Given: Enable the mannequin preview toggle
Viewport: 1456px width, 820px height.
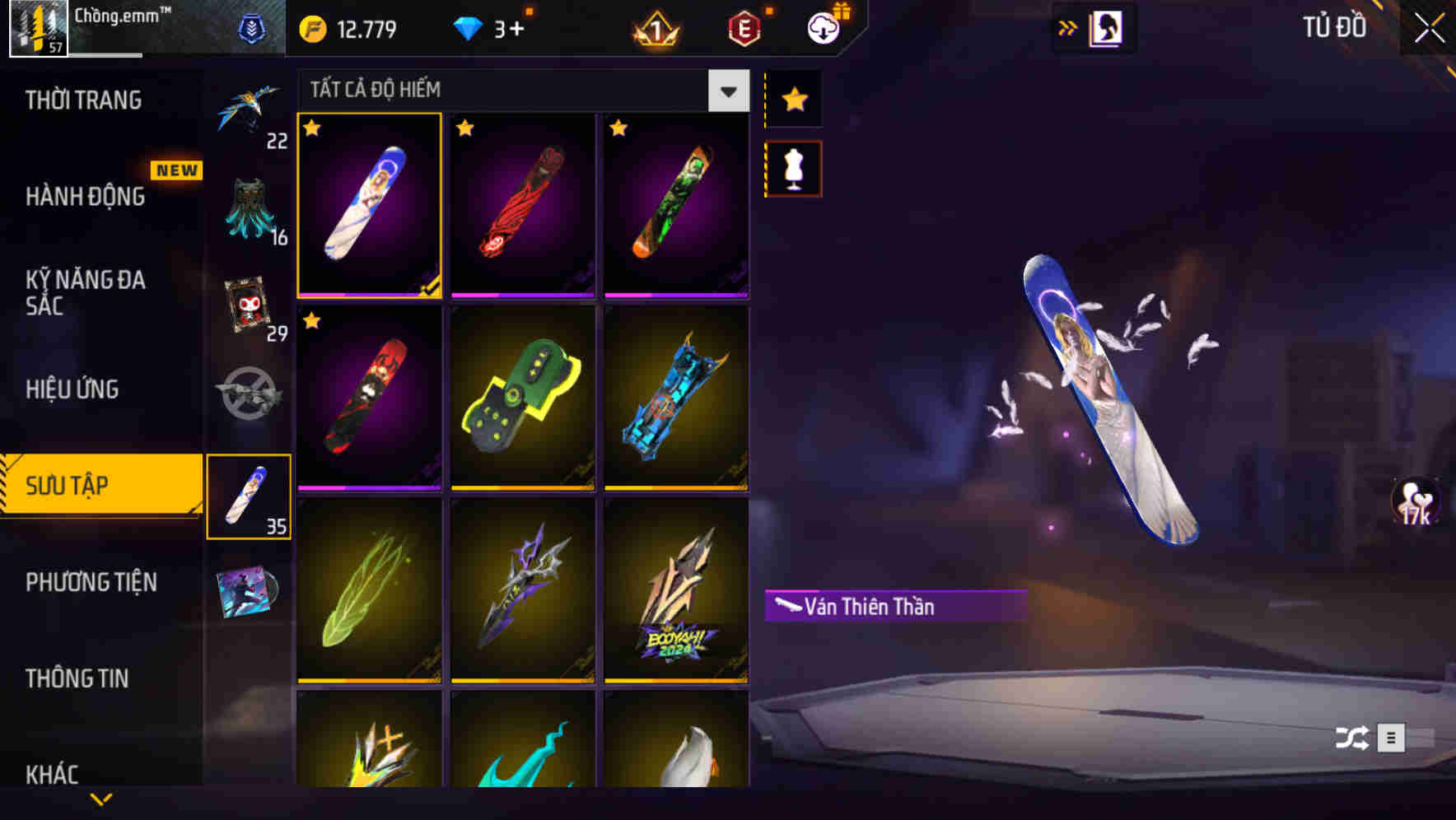Looking at the screenshot, I should [x=792, y=167].
